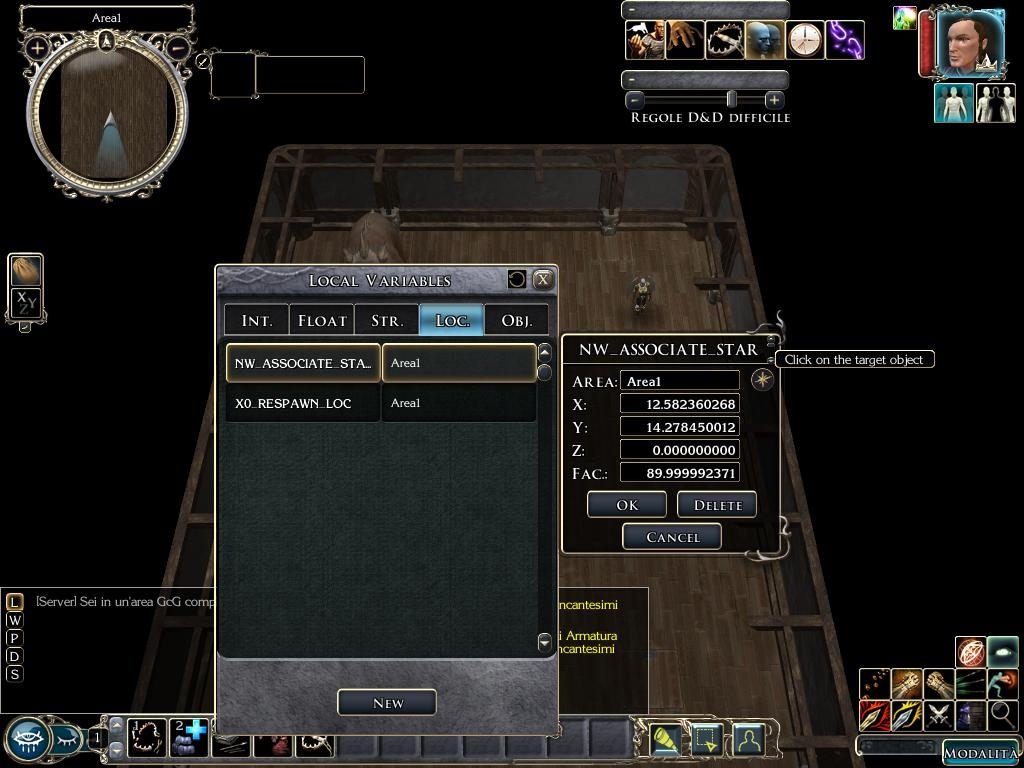Open the Modalità mode menu

(979, 753)
